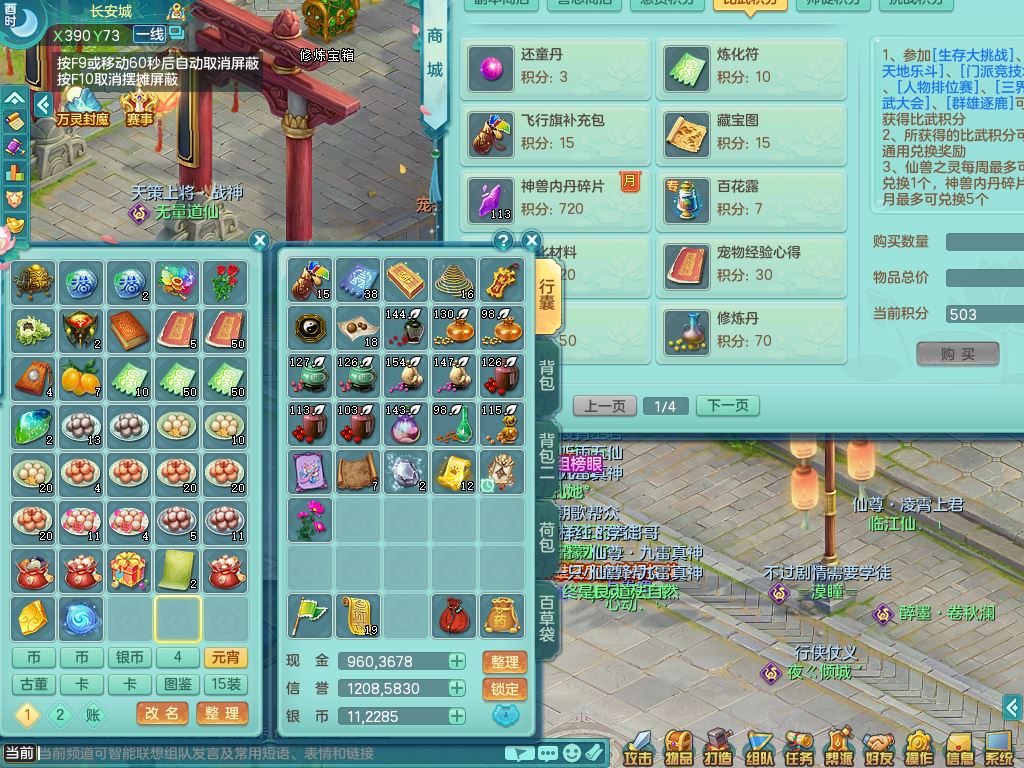Open the 任务 quest menu

799,745
